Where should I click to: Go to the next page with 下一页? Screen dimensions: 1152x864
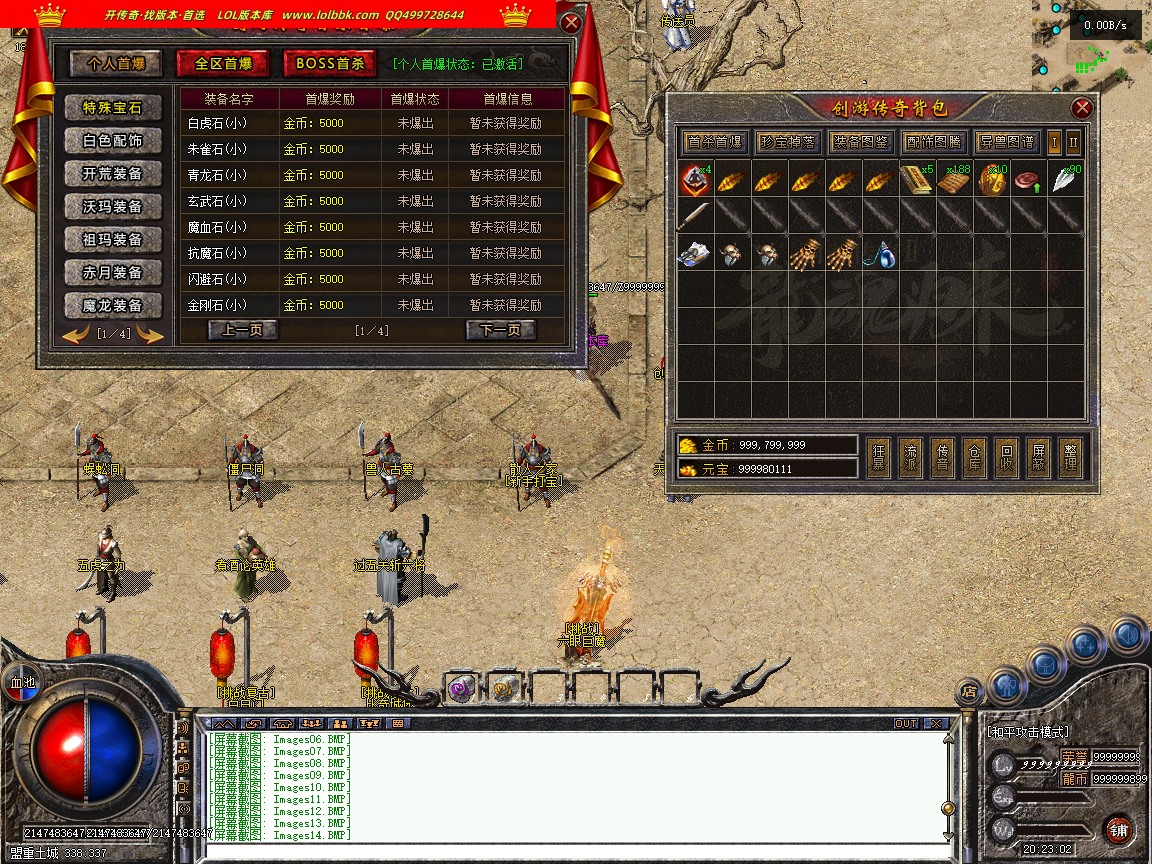[x=501, y=330]
